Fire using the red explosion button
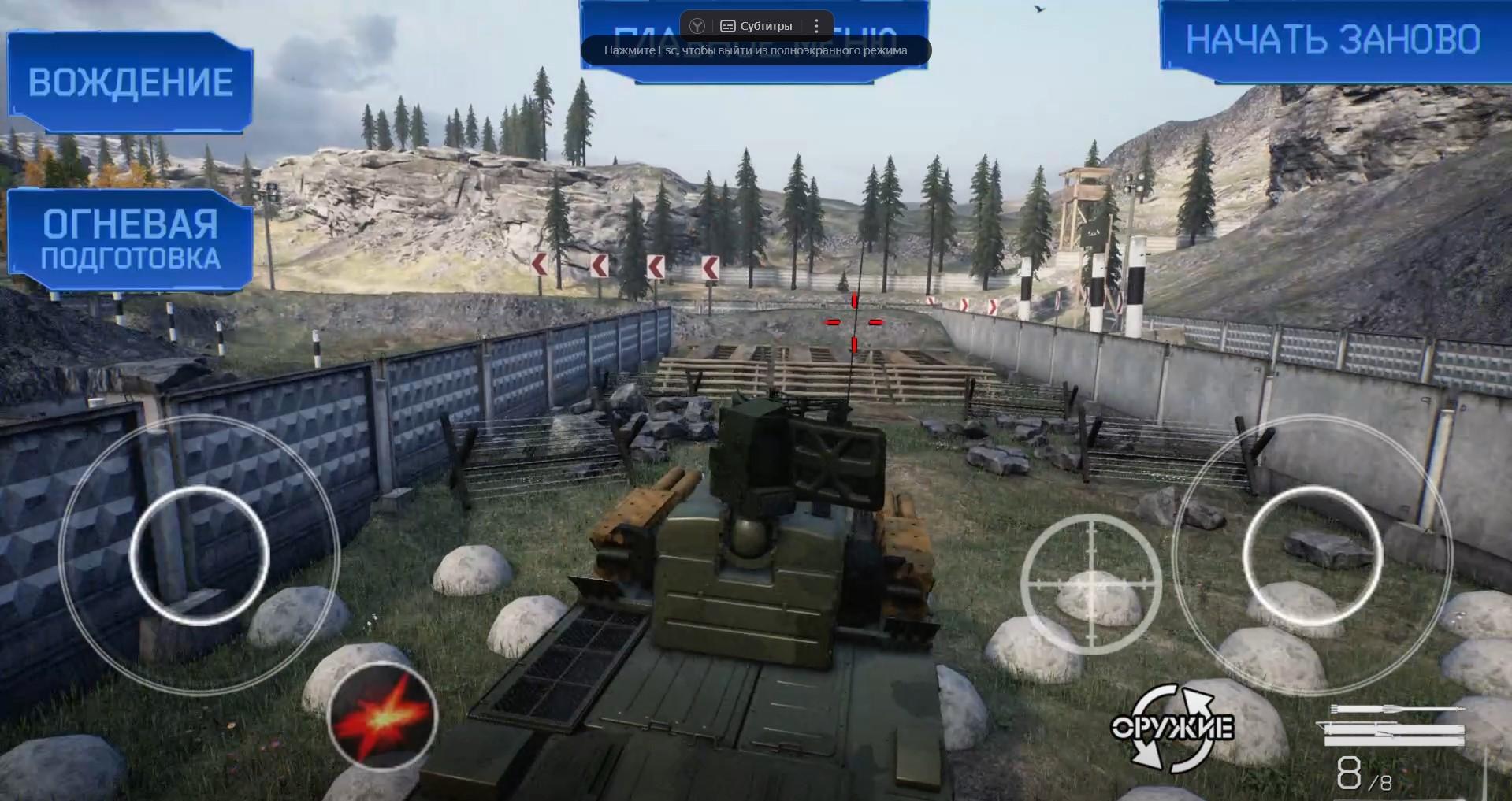 pos(383,717)
